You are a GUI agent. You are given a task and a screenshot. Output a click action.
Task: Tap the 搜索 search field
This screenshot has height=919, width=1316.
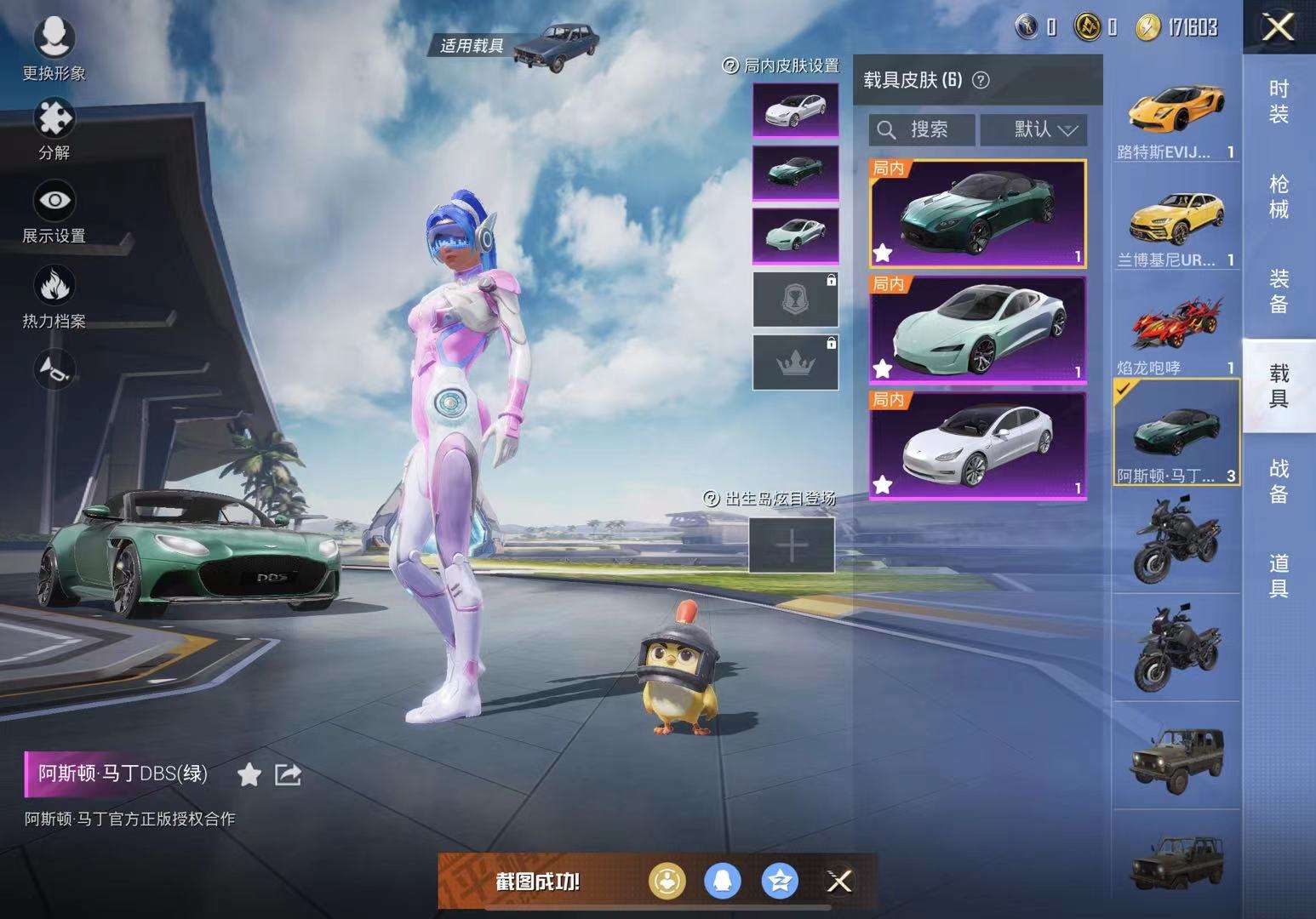[924, 129]
